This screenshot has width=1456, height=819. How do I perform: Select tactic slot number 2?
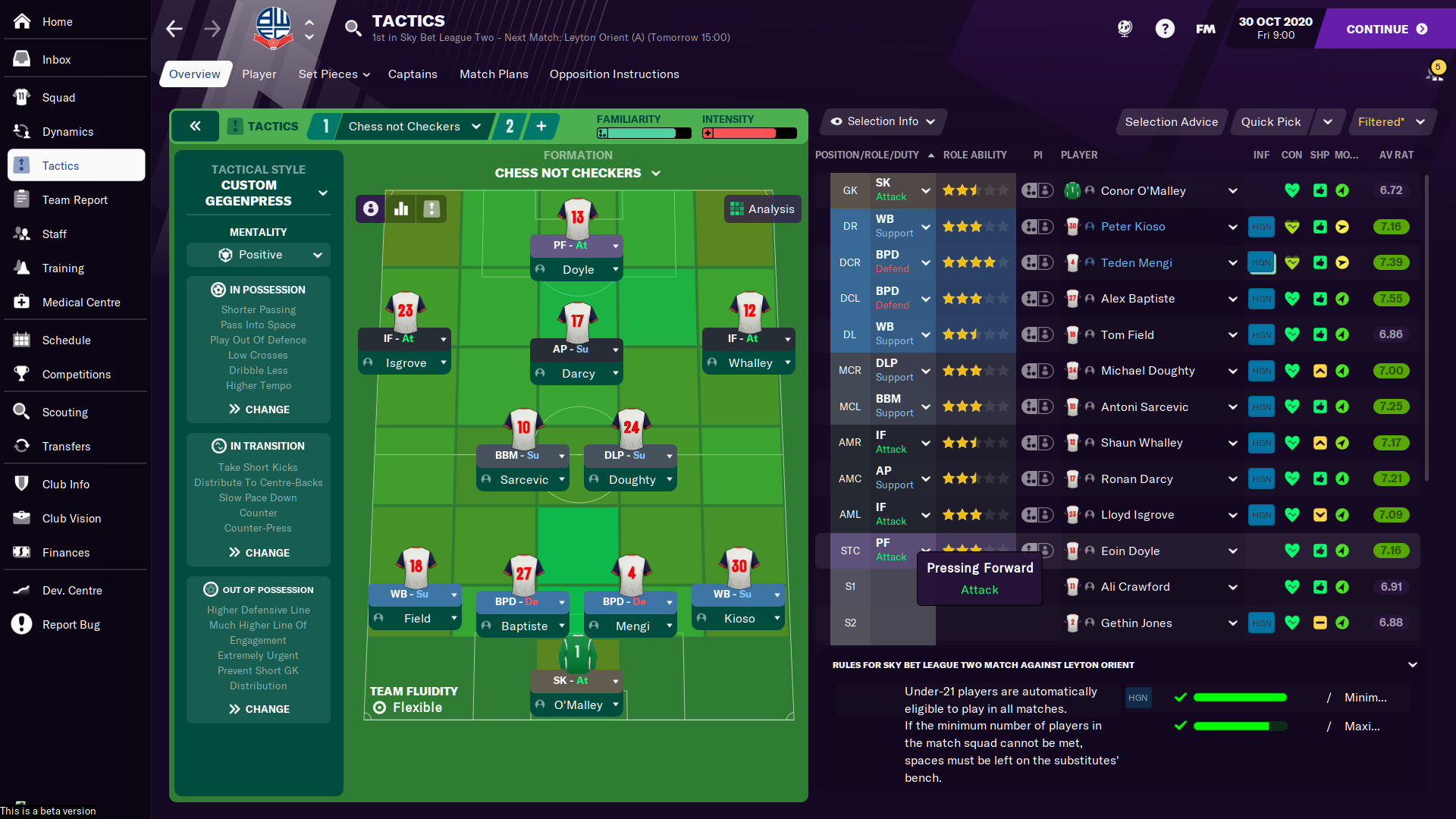click(510, 127)
